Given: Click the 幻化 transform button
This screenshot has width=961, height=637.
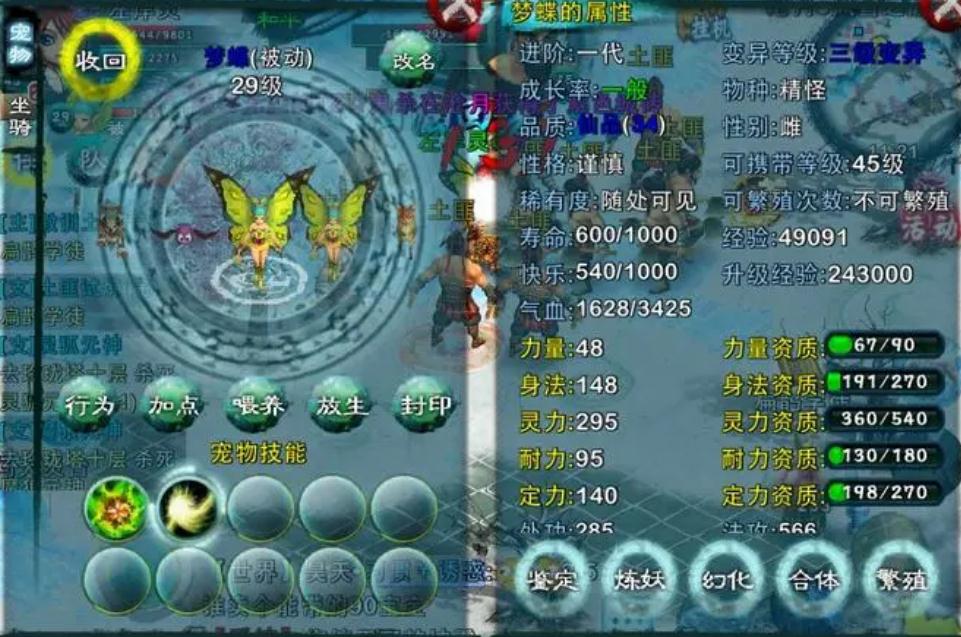Looking at the screenshot, I should tap(727, 581).
